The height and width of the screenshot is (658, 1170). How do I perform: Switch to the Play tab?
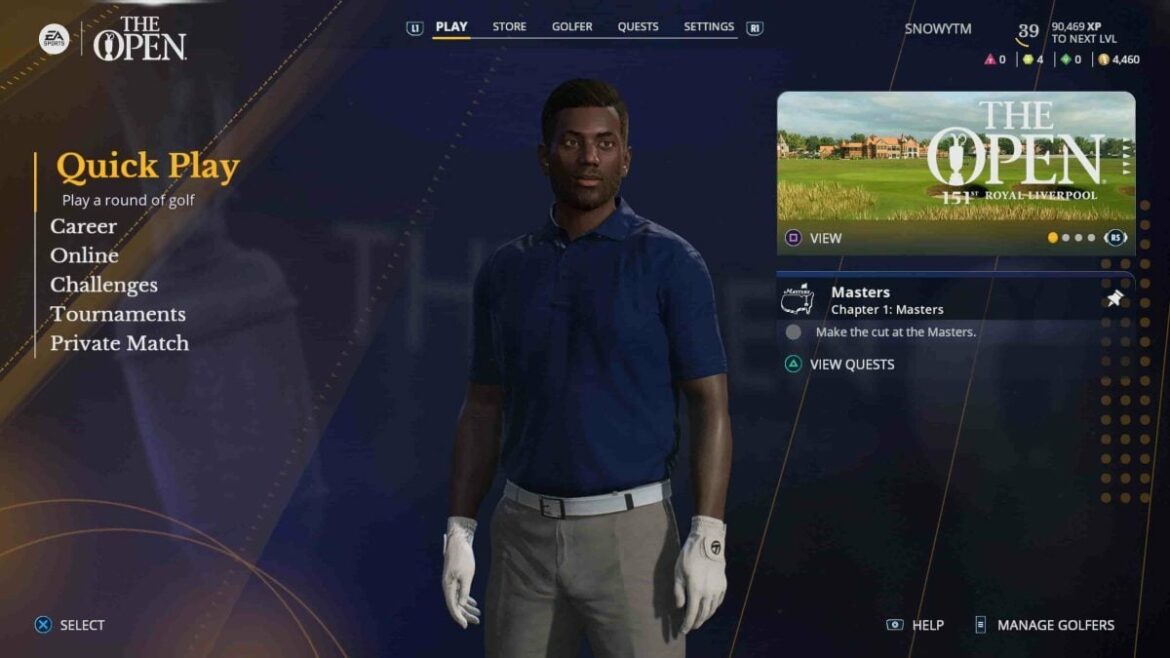point(451,27)
